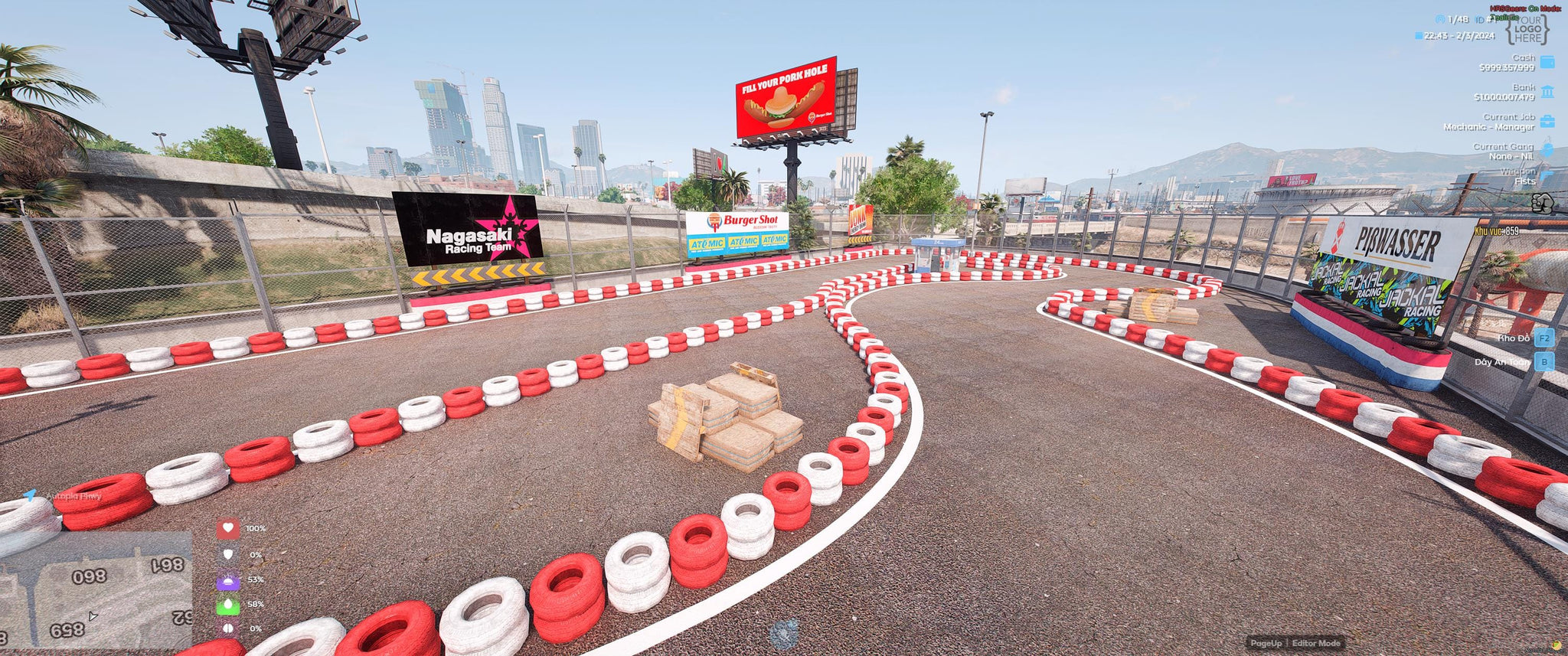1568x656 pixels.
Task: Open the Bank building icon
Action: (x=1547, y=92)
